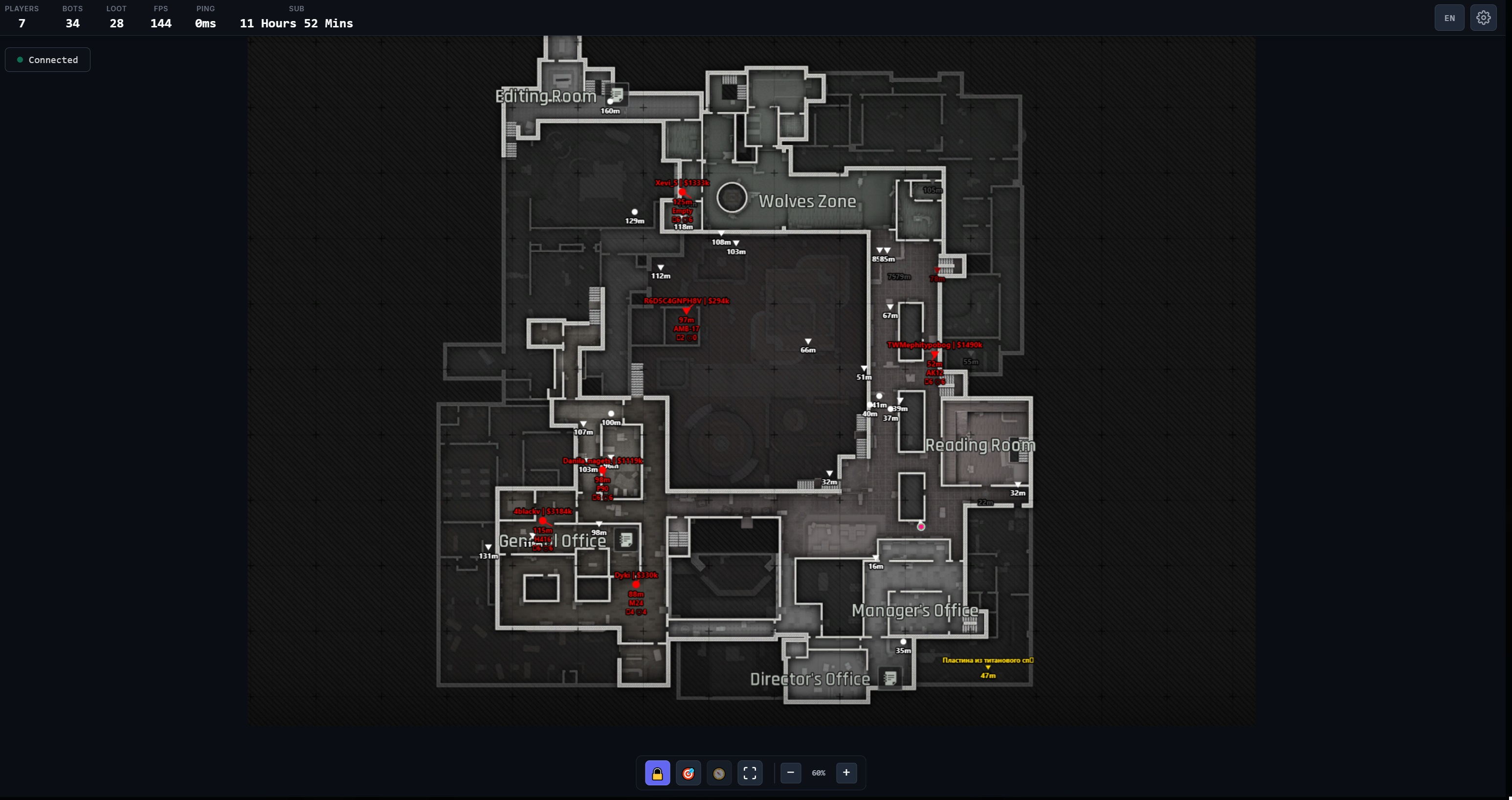Click the bullseye target button

point(689,773)
